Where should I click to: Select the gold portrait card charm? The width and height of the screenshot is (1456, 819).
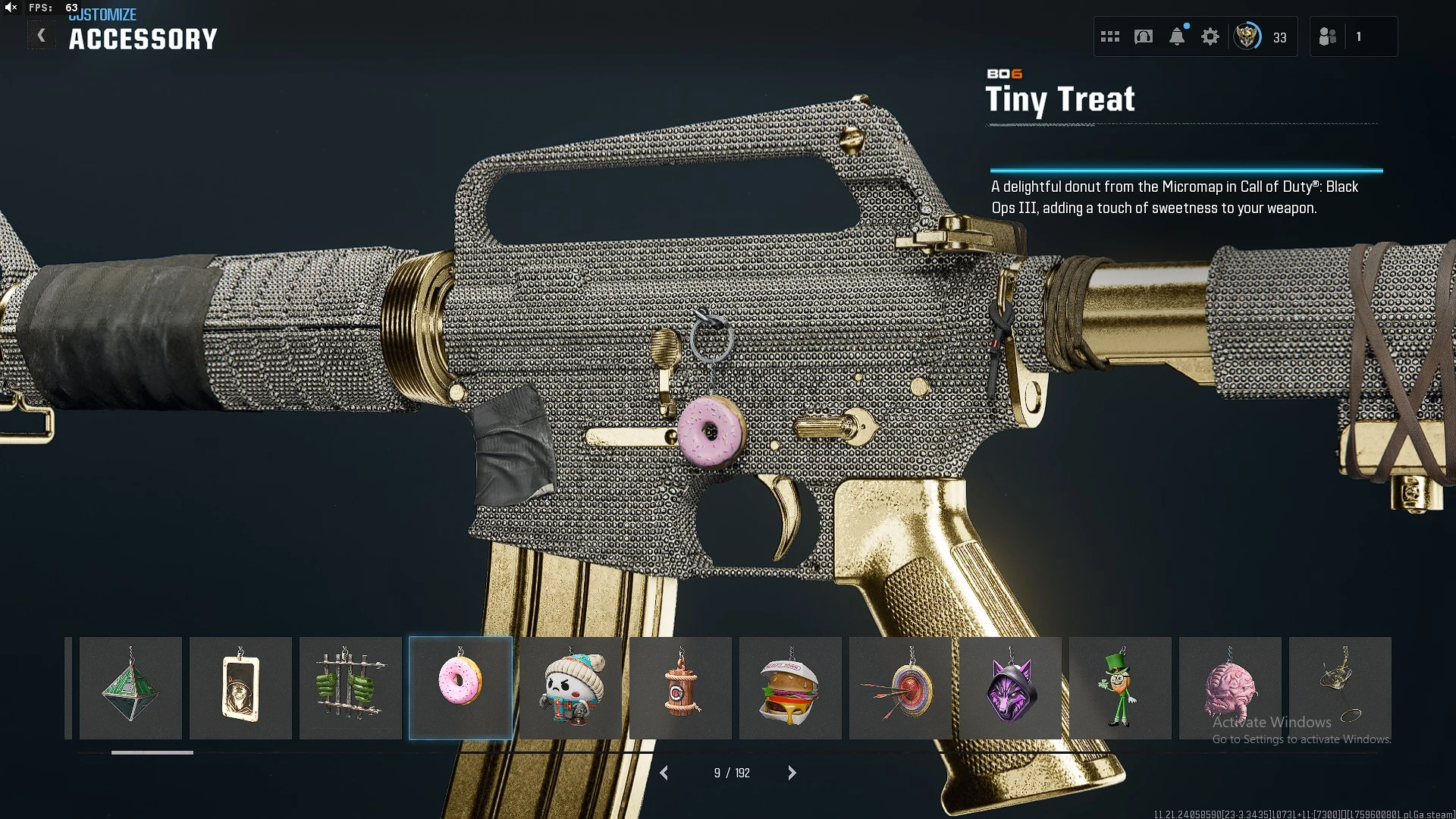(240, 688)
